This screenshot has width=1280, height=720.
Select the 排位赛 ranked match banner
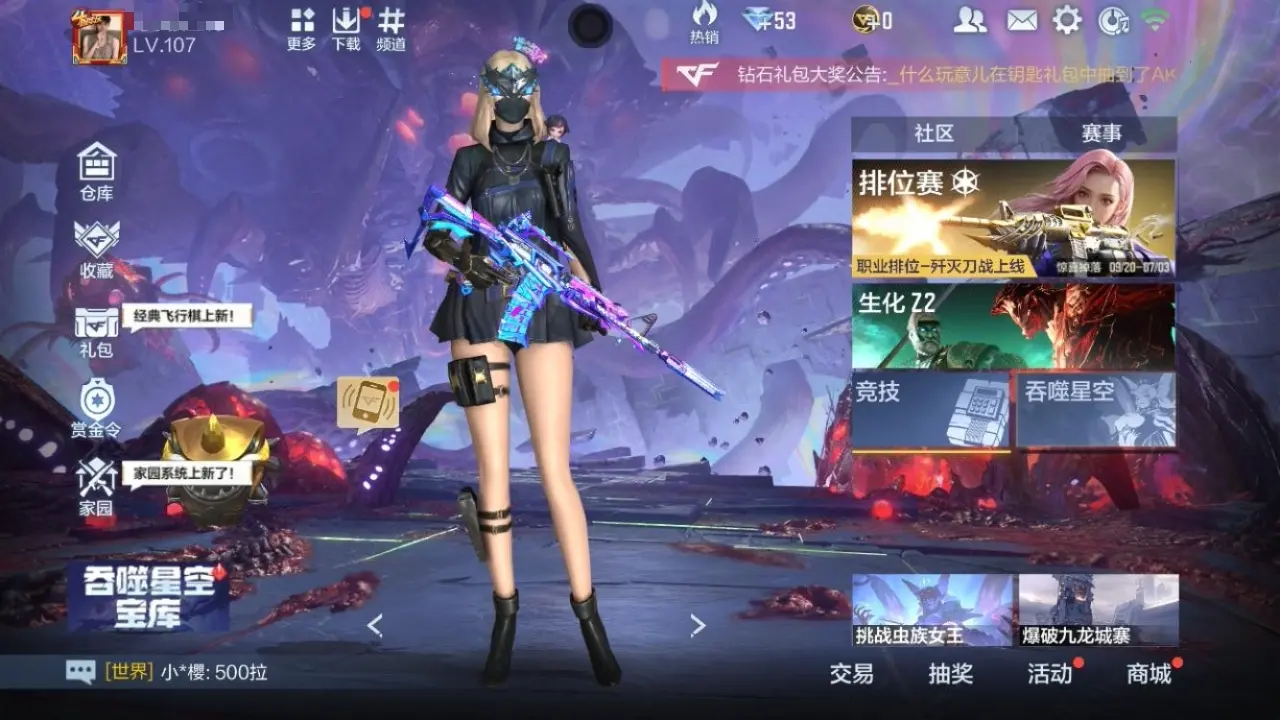[1013, 218]
